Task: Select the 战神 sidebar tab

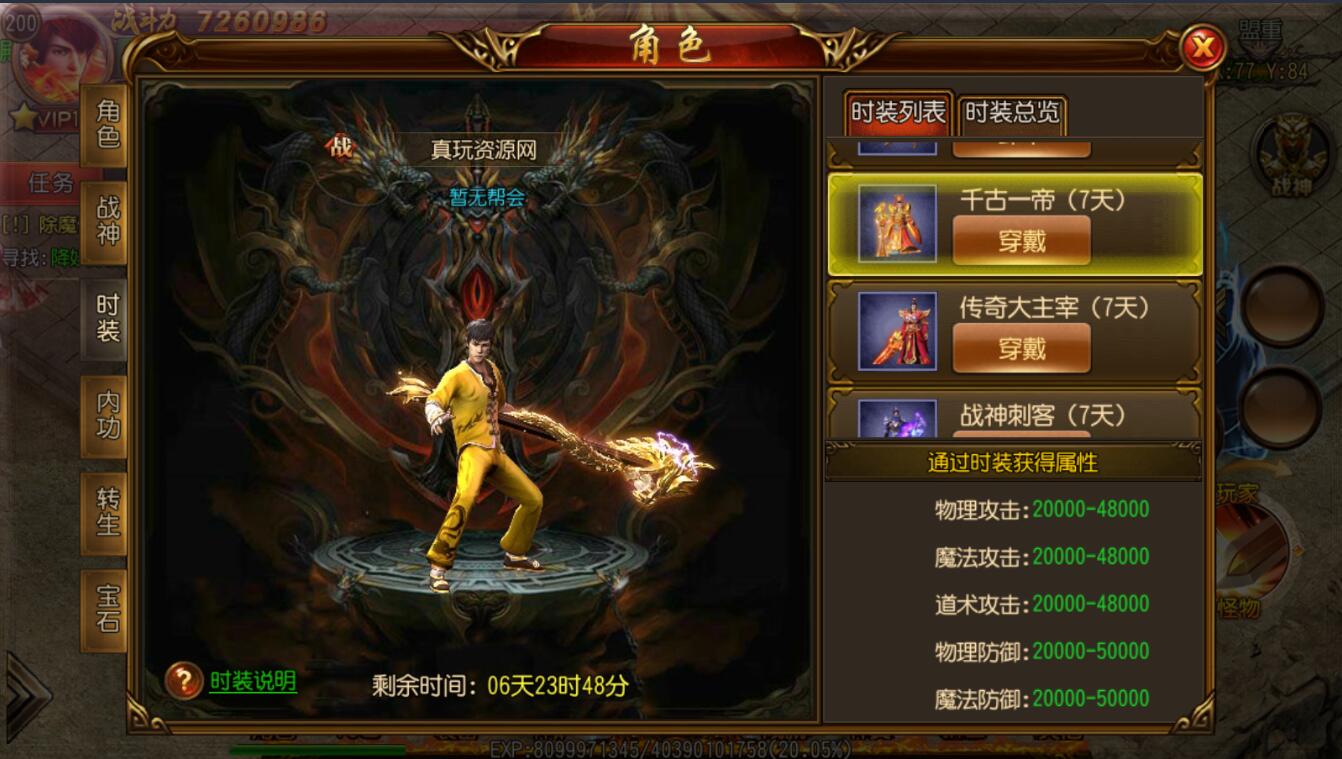Action: click(x=107, y=220)
